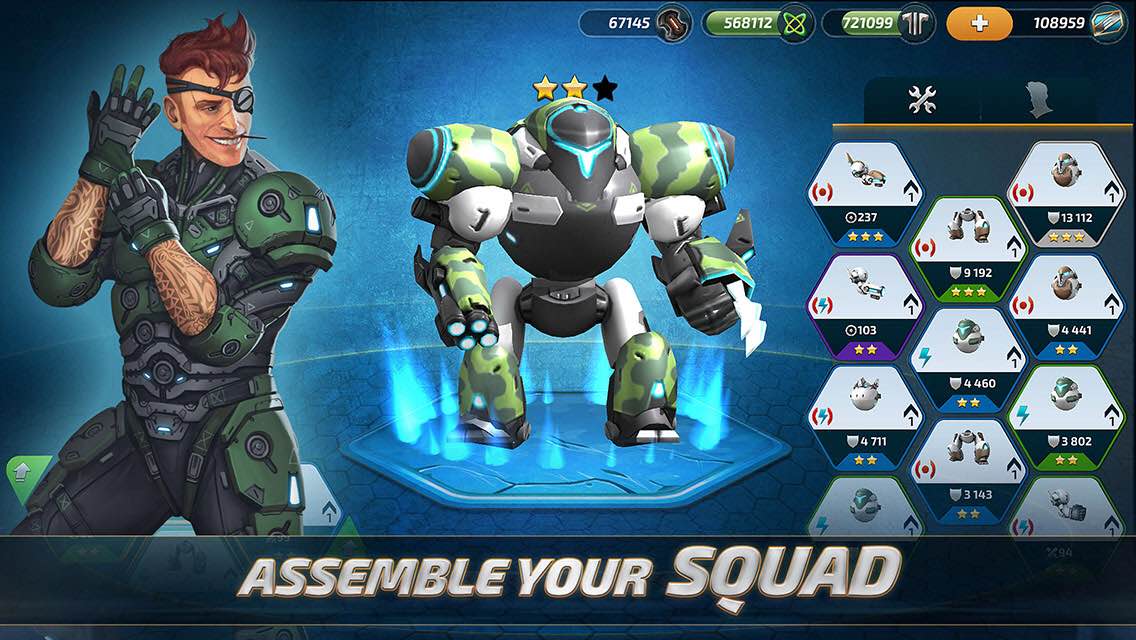Tap the orange plus button

coord(979,23)
